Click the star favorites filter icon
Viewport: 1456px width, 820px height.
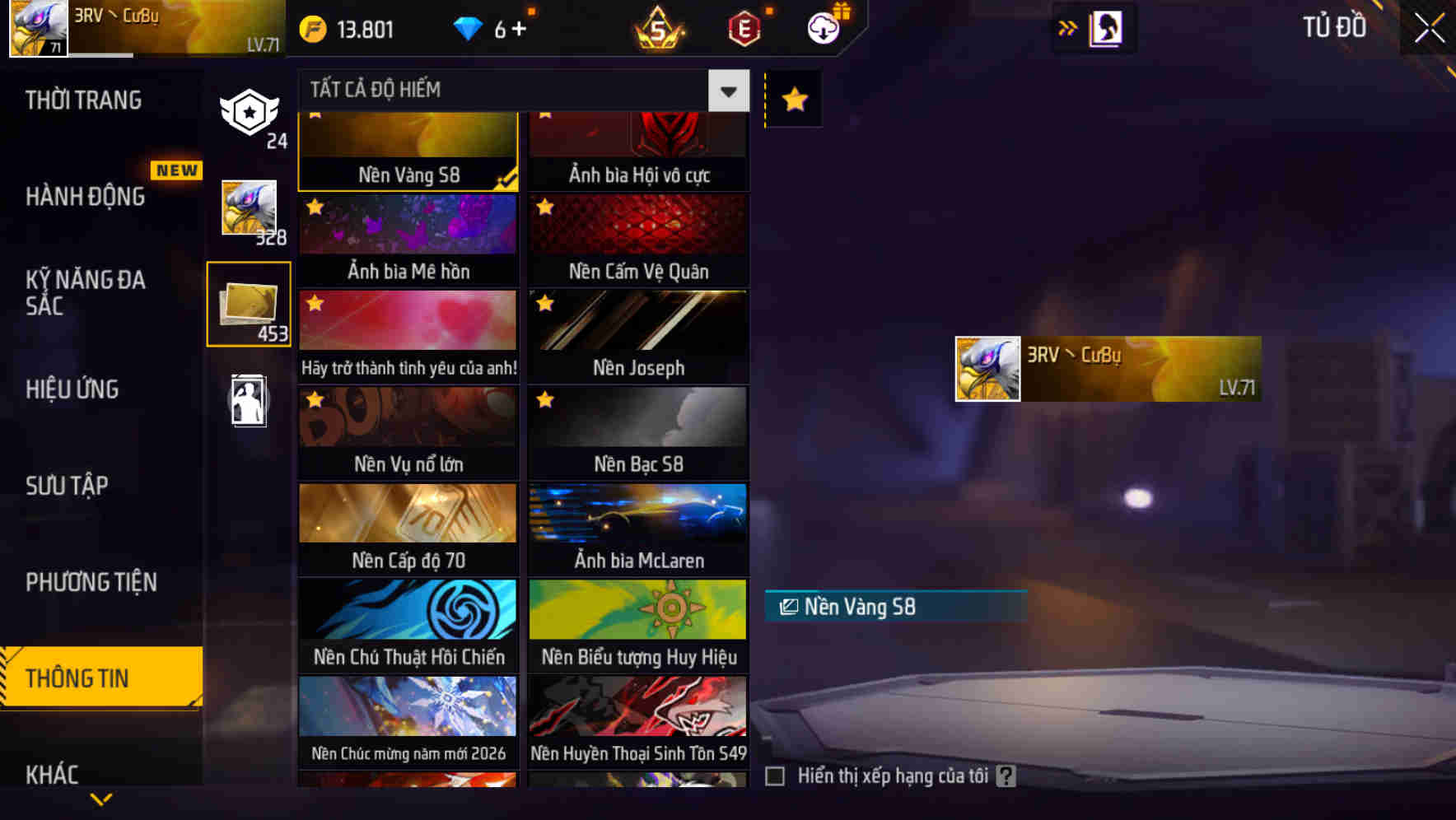point(793,100)
